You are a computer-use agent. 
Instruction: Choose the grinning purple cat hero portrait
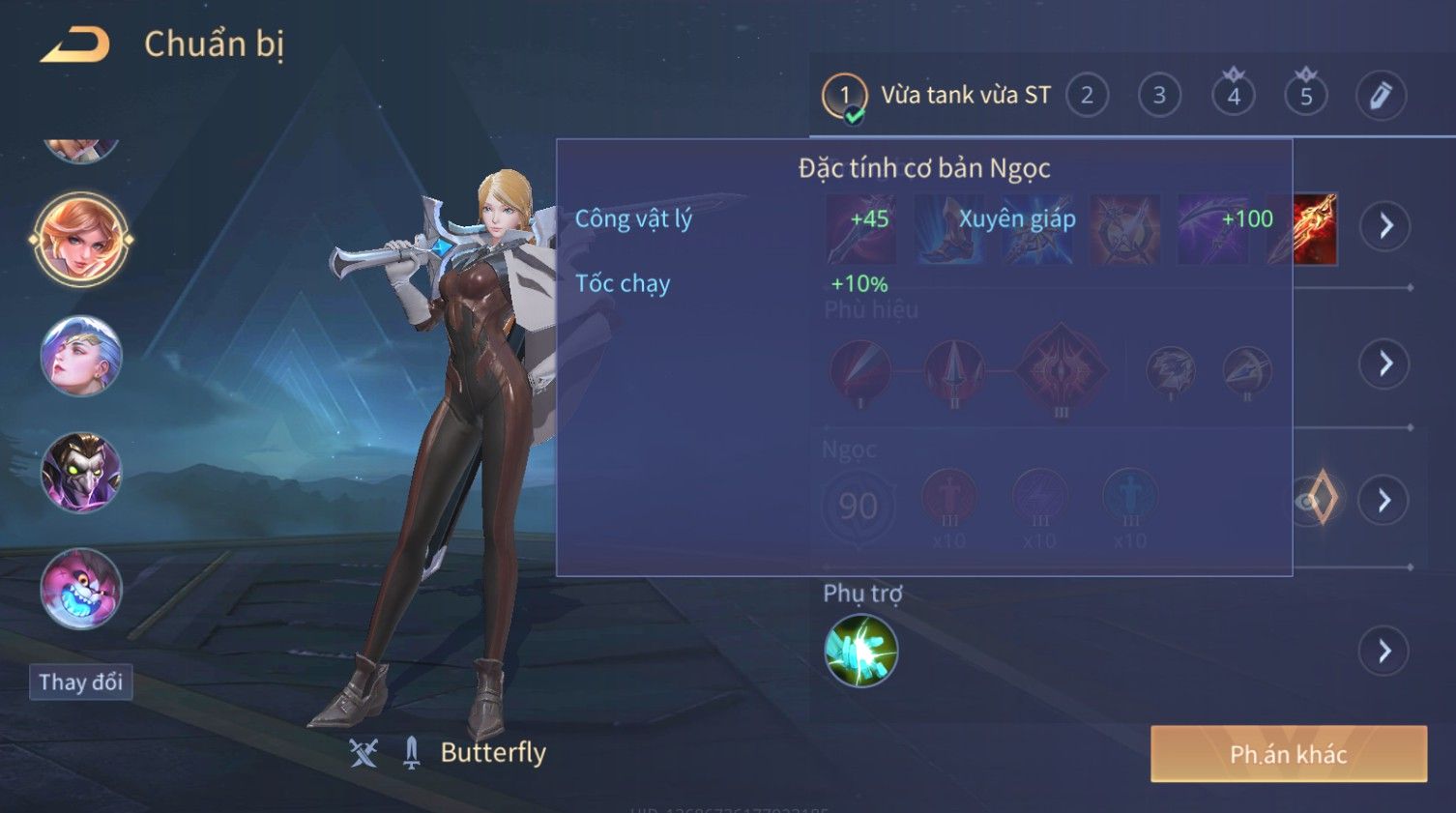(x=81, y=589)
